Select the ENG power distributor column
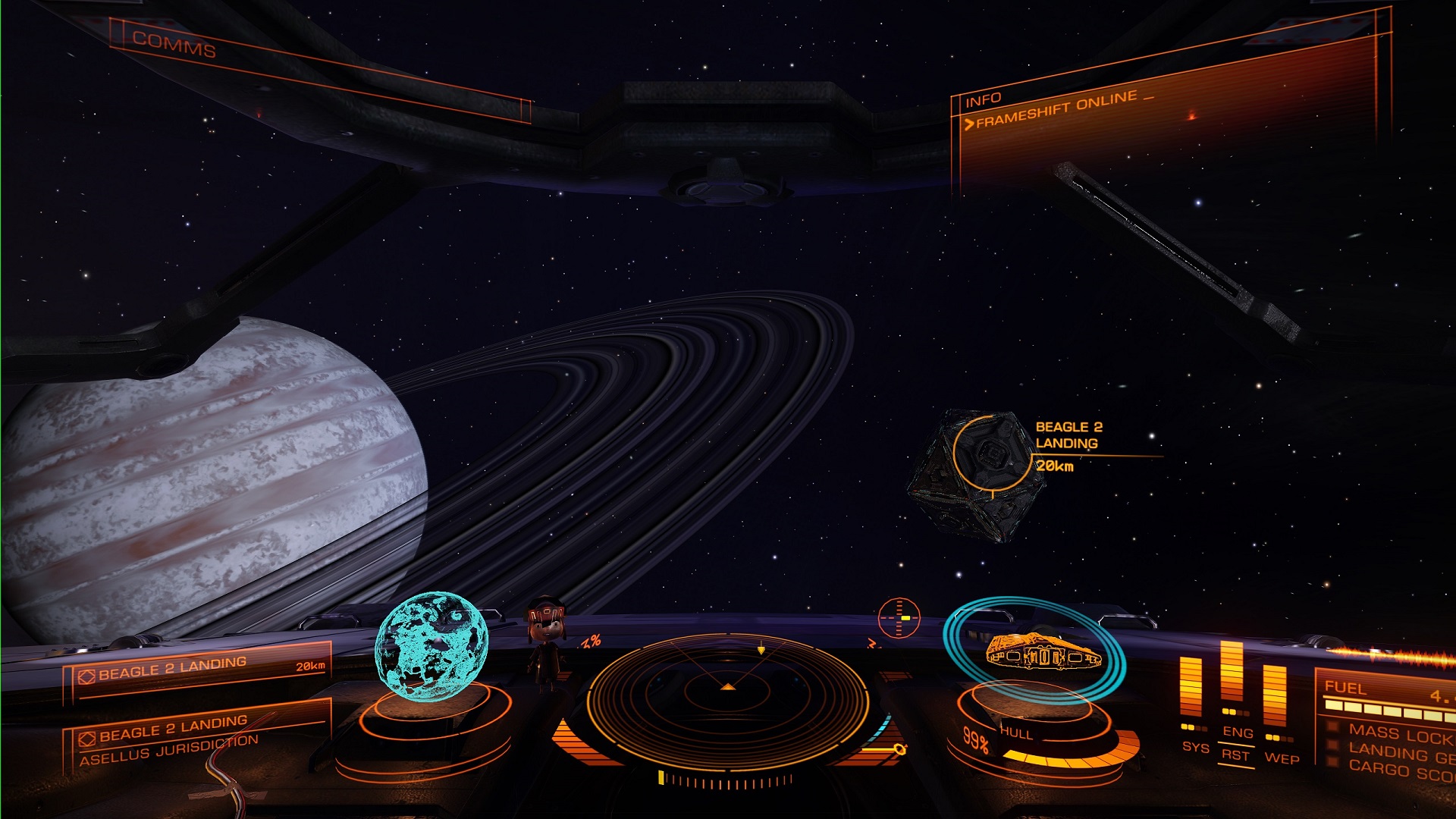 point(1232,675)
